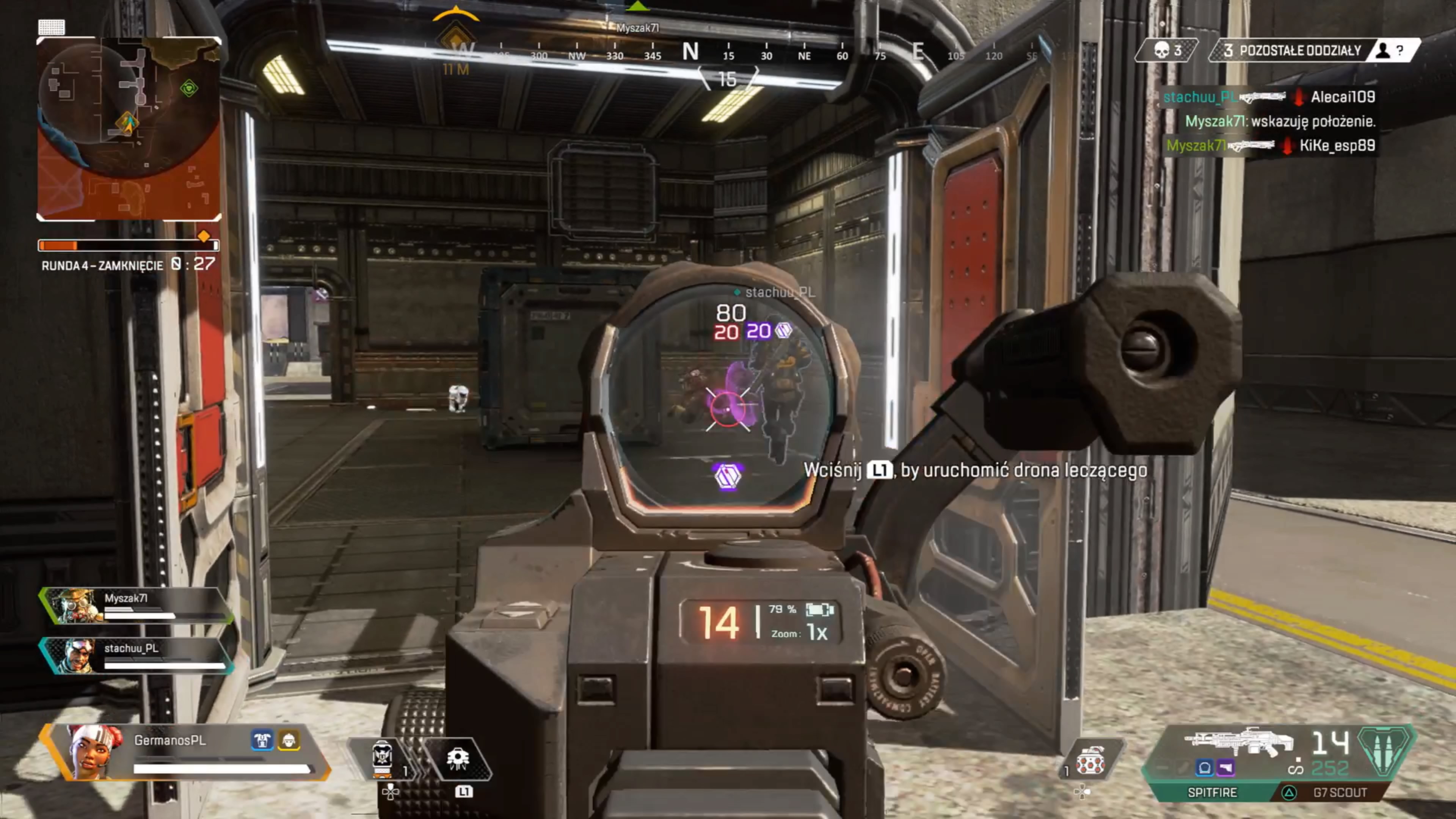This screenshot has width=1456, height=819.
Task: Use the shield battery item slot
Action: pos(383,758)
